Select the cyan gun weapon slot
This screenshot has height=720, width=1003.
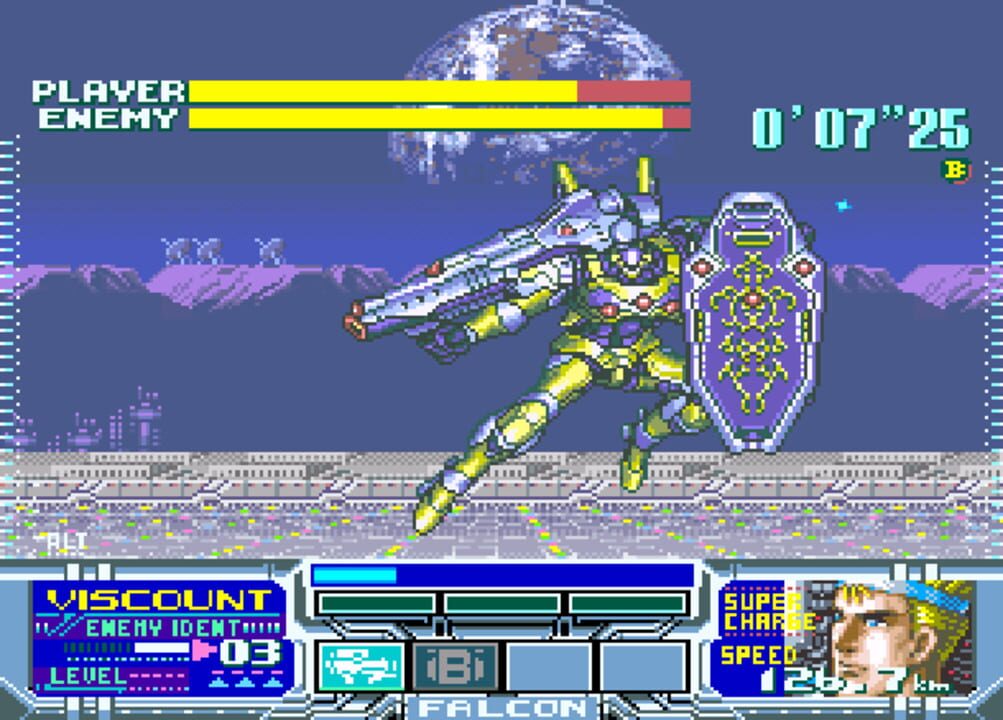[361, 667]
